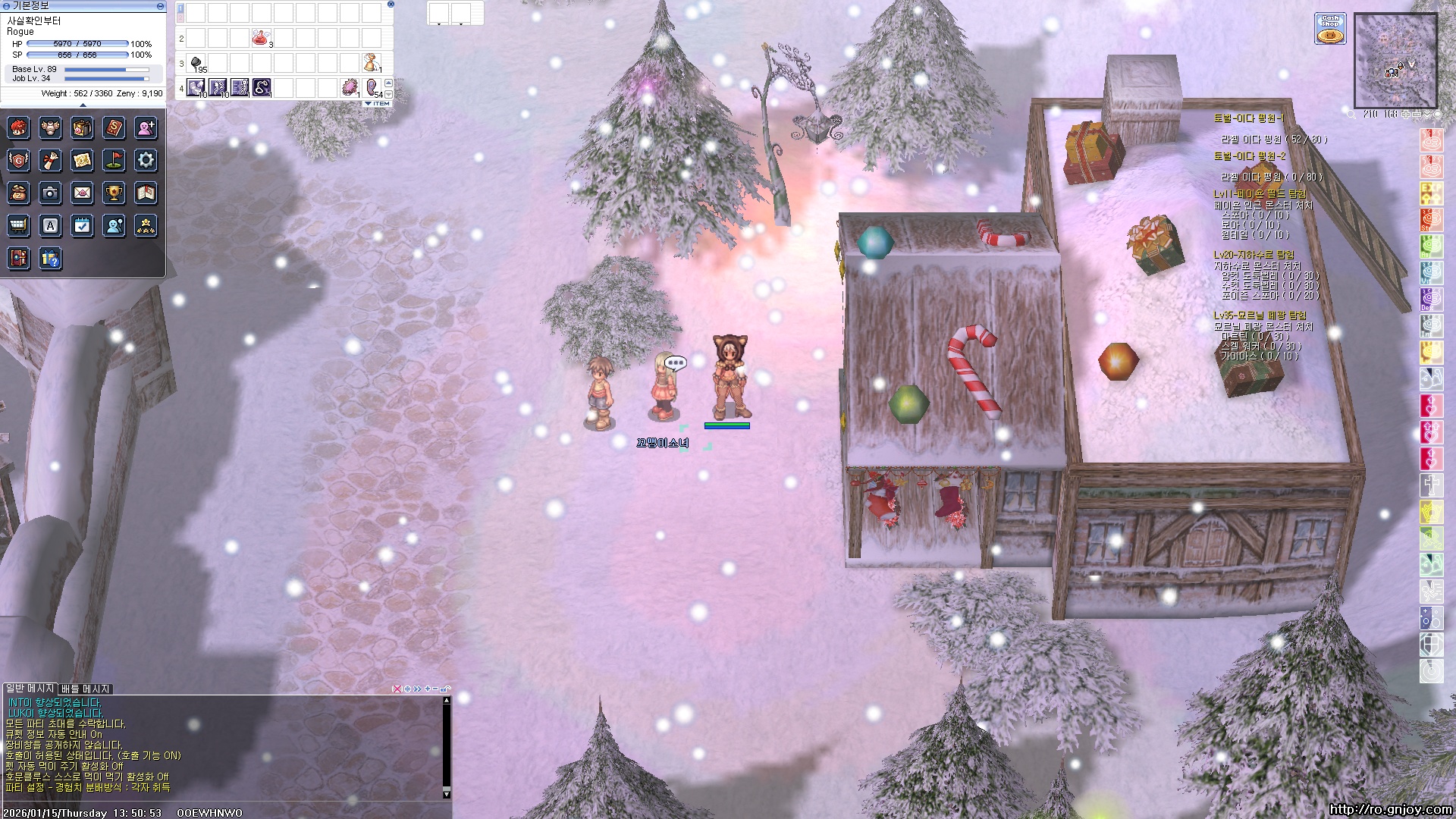
Task: Open the gold trophy achievements icon
Action: (x=114, y=193)
